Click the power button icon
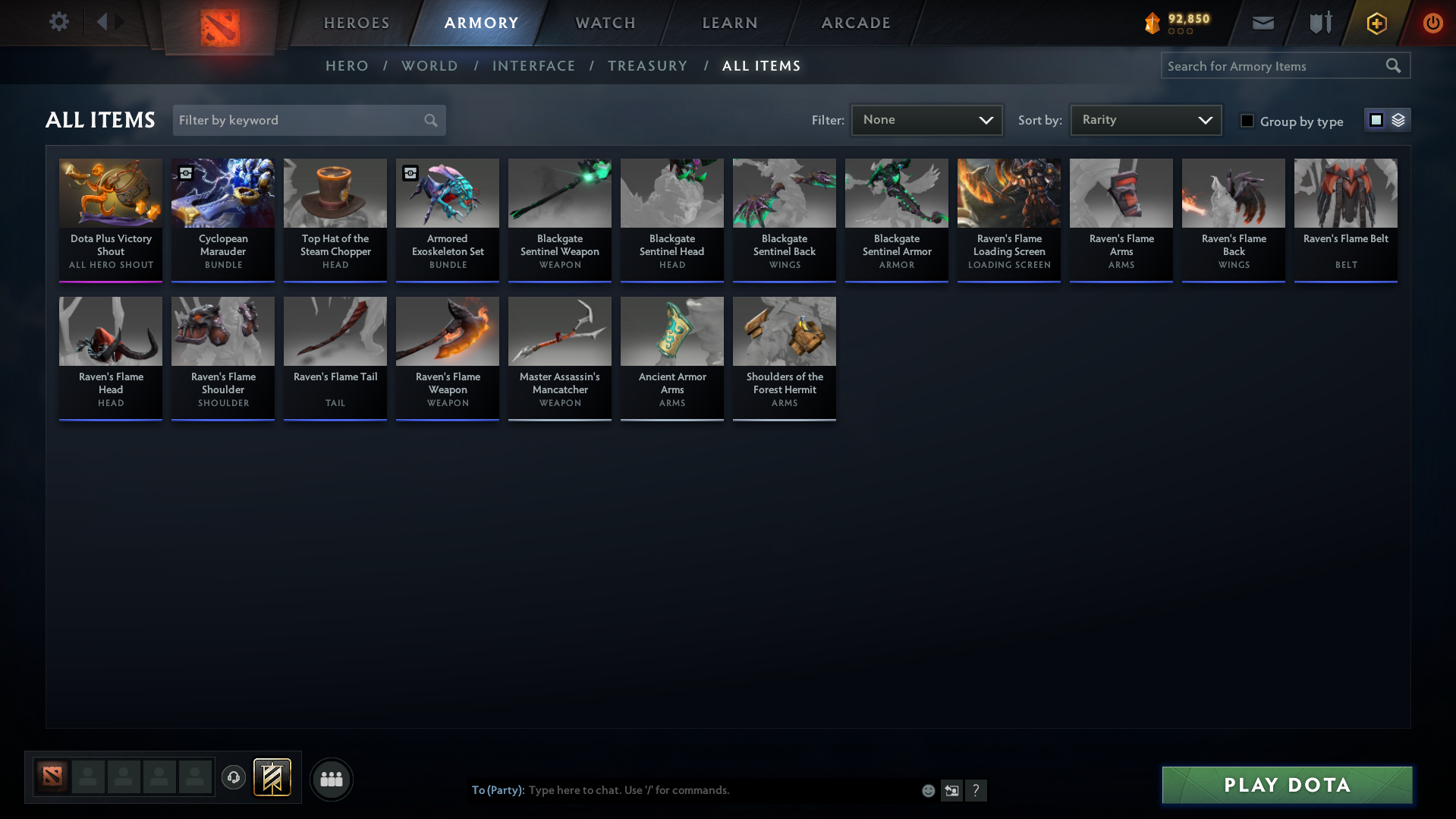Image resolution: width=1456 pixels, height=819 pixels. (1432, 24)
